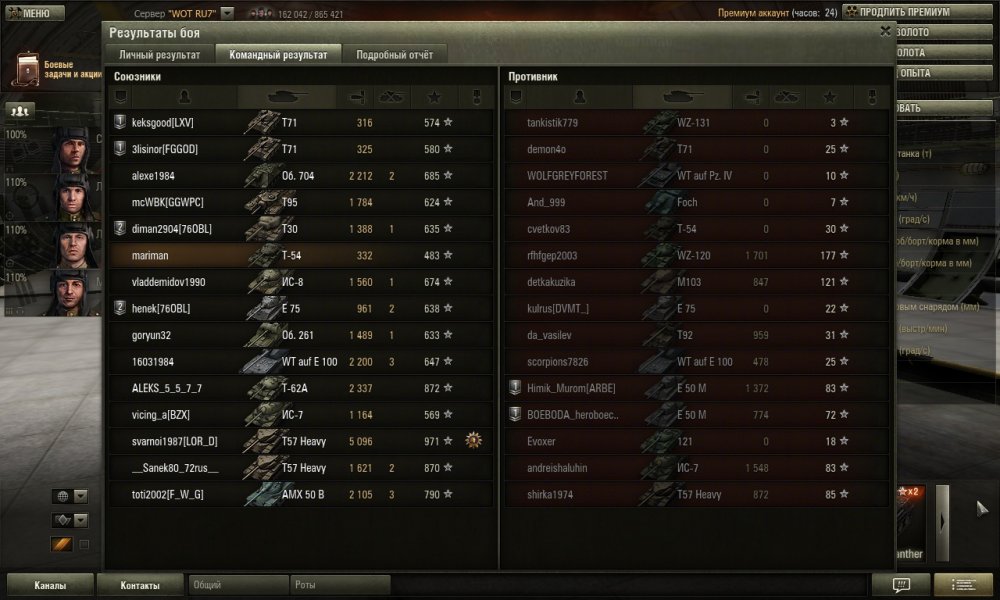Screen dimensions: 1000x600
Task: Switch to Личный результат tab
Action: click(160, 55)
